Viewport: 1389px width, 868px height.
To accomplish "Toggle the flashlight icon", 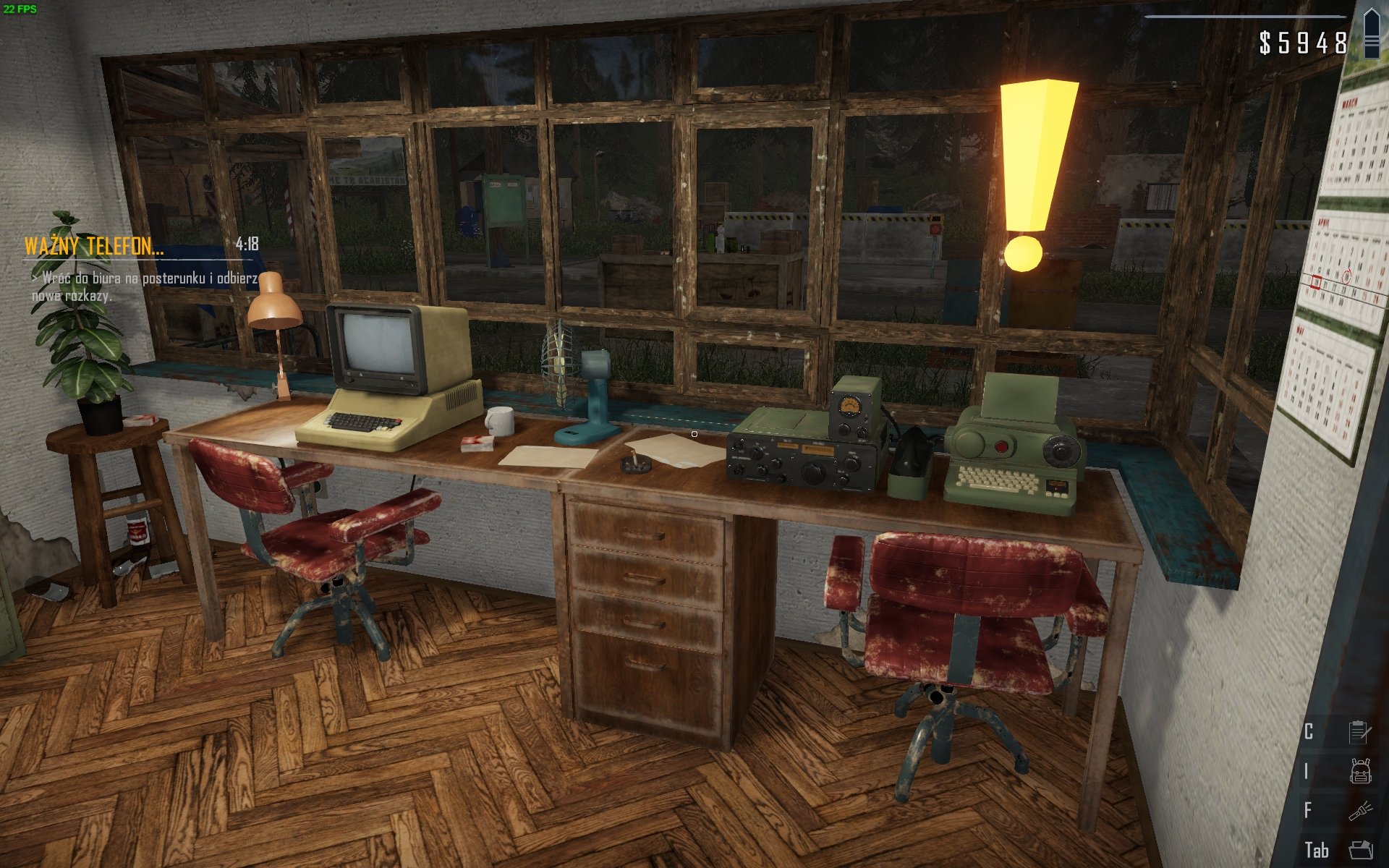I will click(x=1360, y=810).
